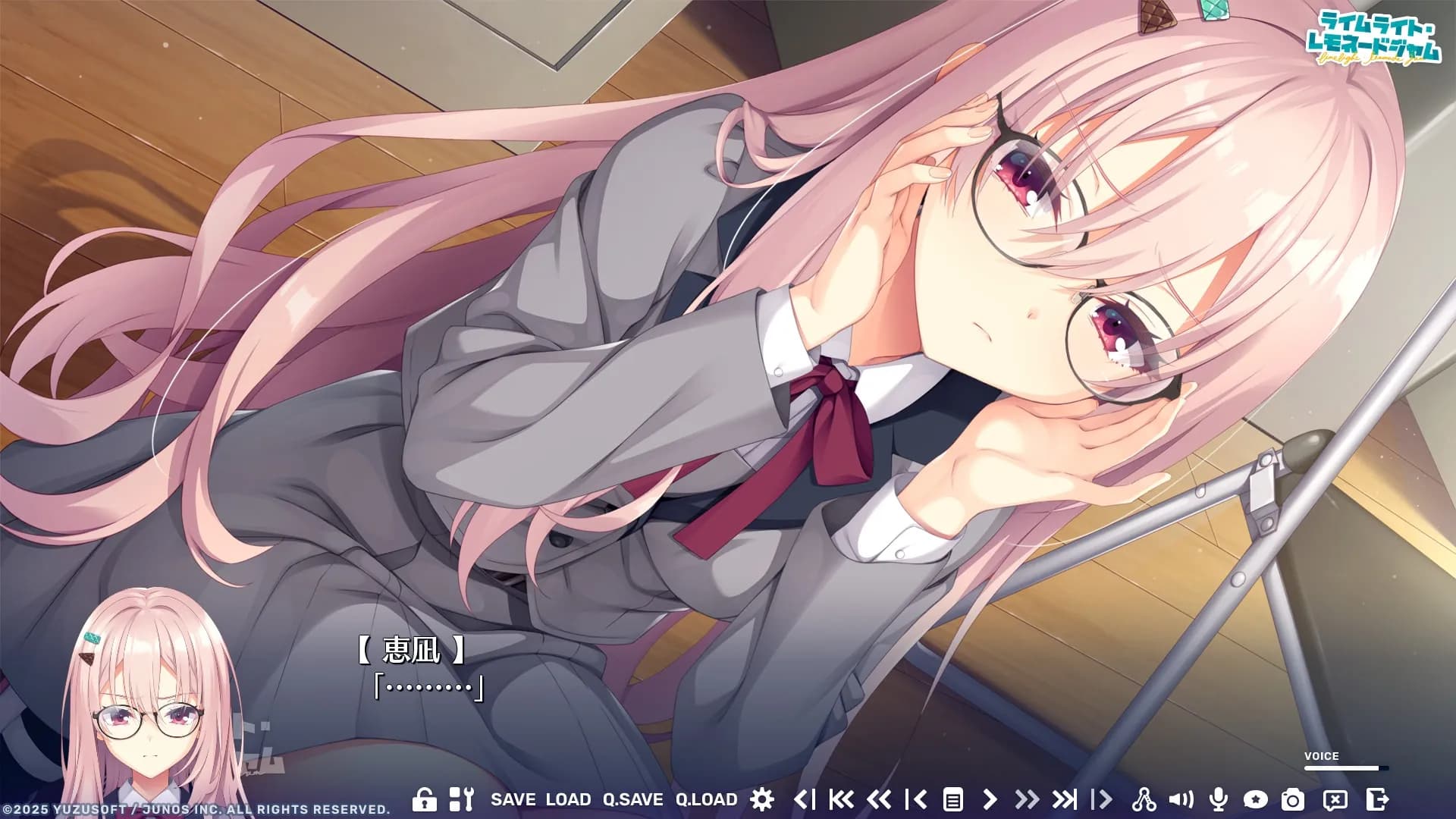Open the backlog with the text log icon
The width and height of the screenshot is (1456, 819).
pyautogui.click(x=954, y=799)
